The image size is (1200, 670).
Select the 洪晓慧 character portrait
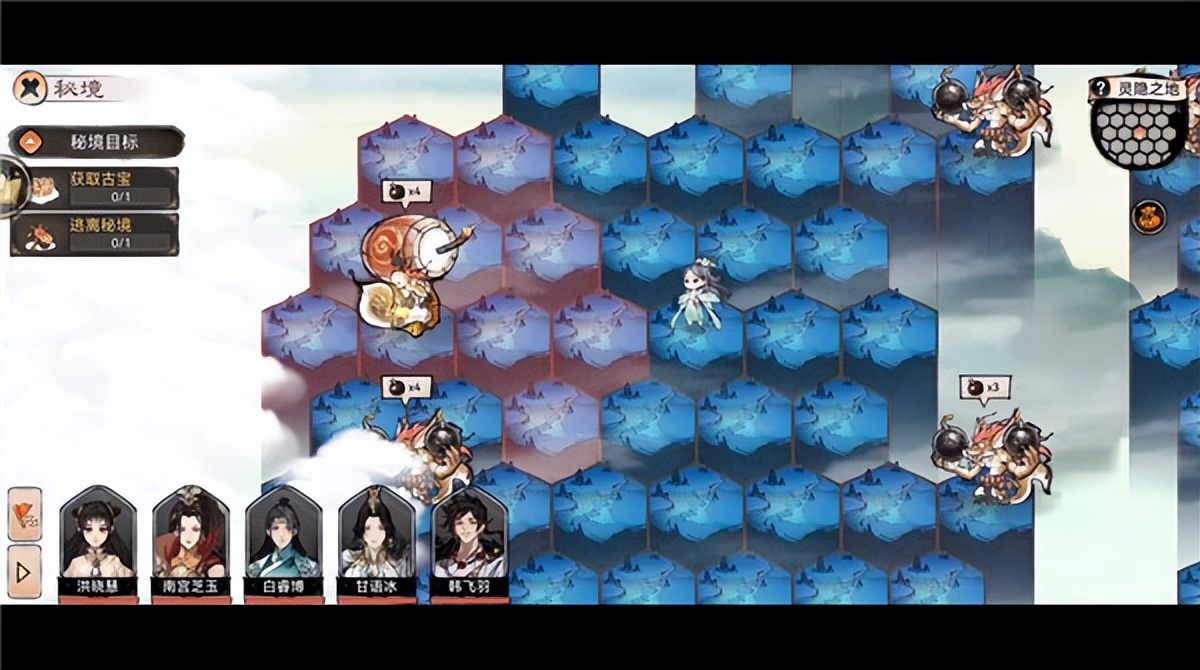[x=97, y=538]
